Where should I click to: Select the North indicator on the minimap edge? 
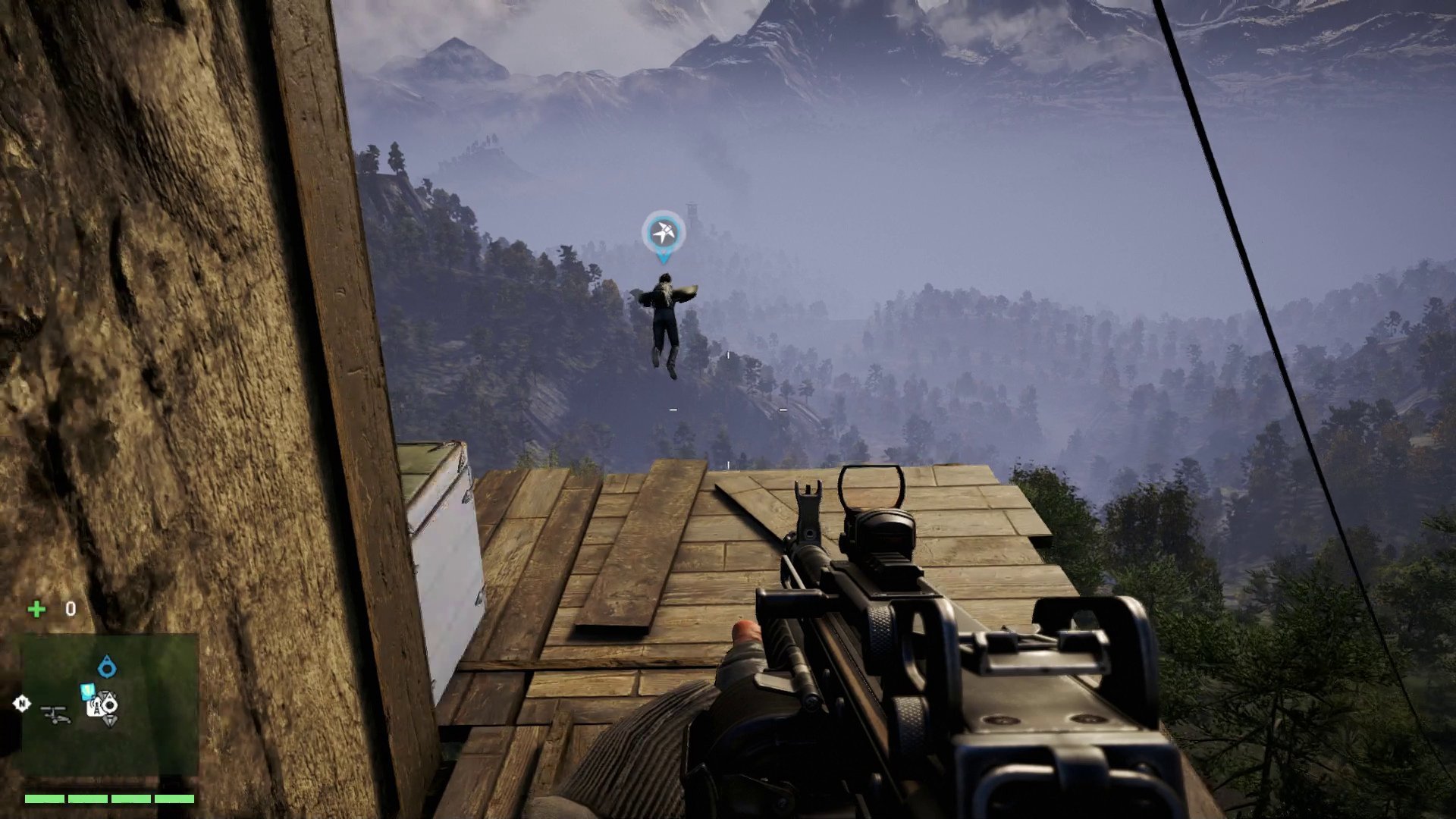pos(21,704)
